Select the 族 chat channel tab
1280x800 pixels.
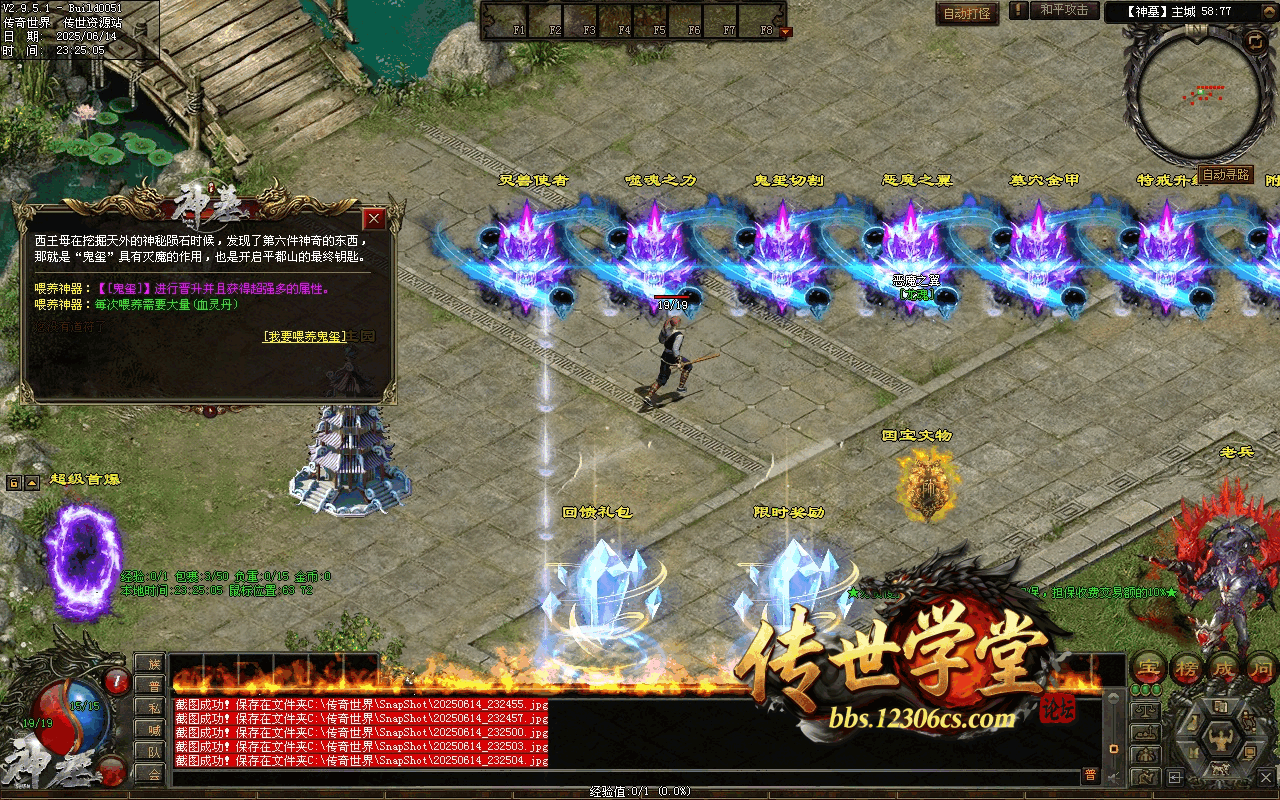151,664
